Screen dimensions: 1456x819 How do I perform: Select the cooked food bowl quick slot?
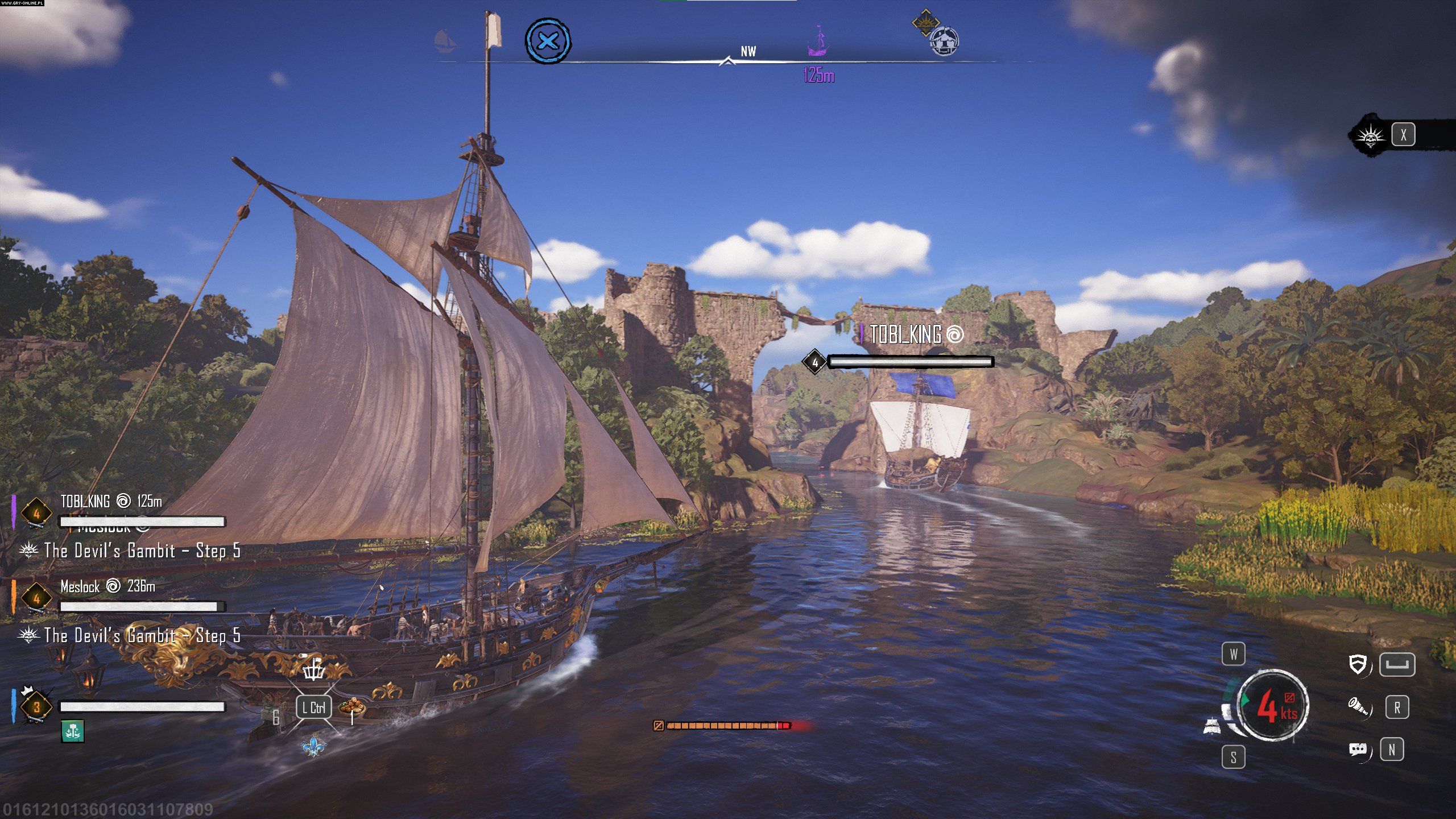pyautogui.click(x=352, y=707)
